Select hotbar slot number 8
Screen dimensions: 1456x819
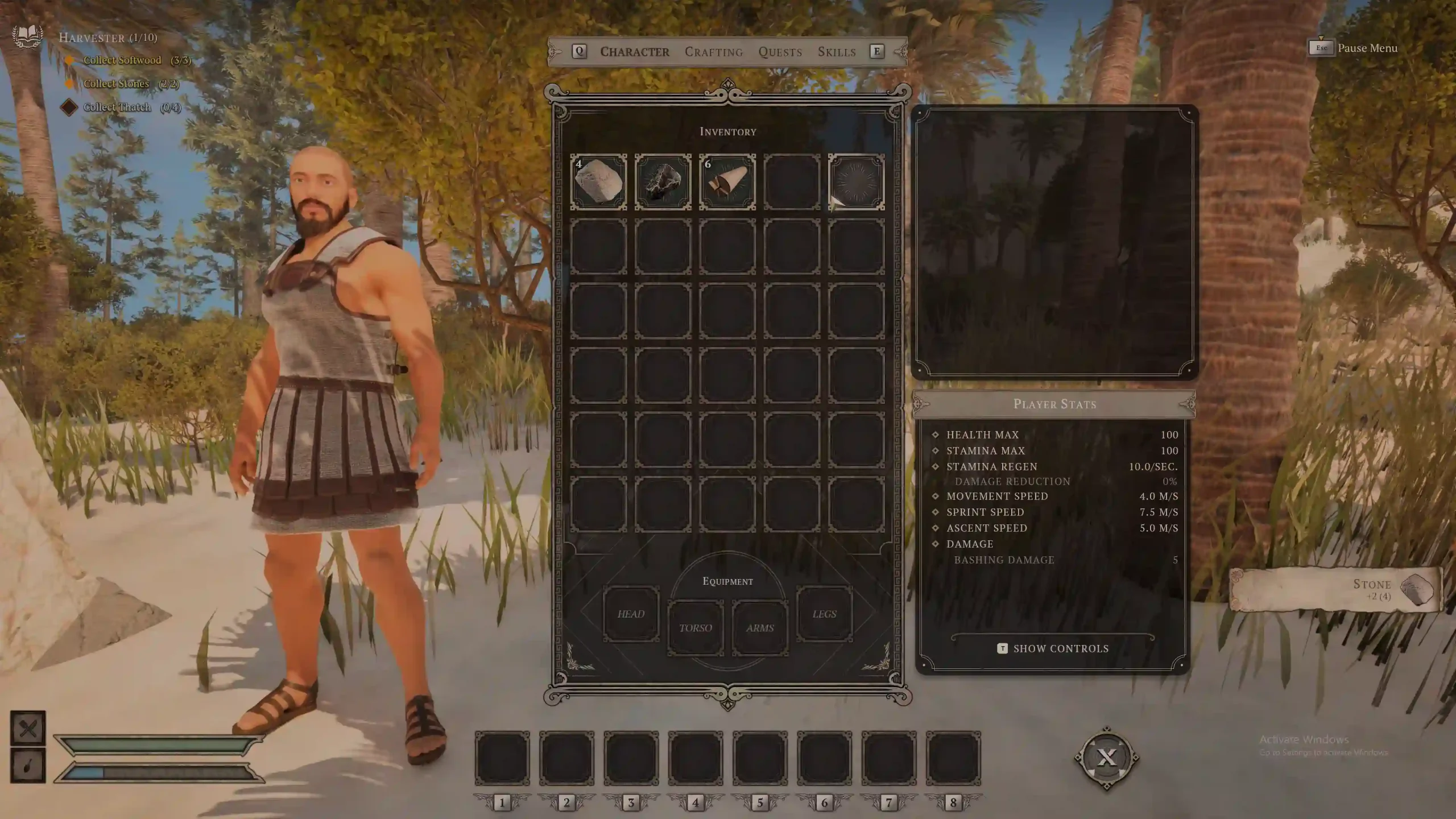(953, 758)
